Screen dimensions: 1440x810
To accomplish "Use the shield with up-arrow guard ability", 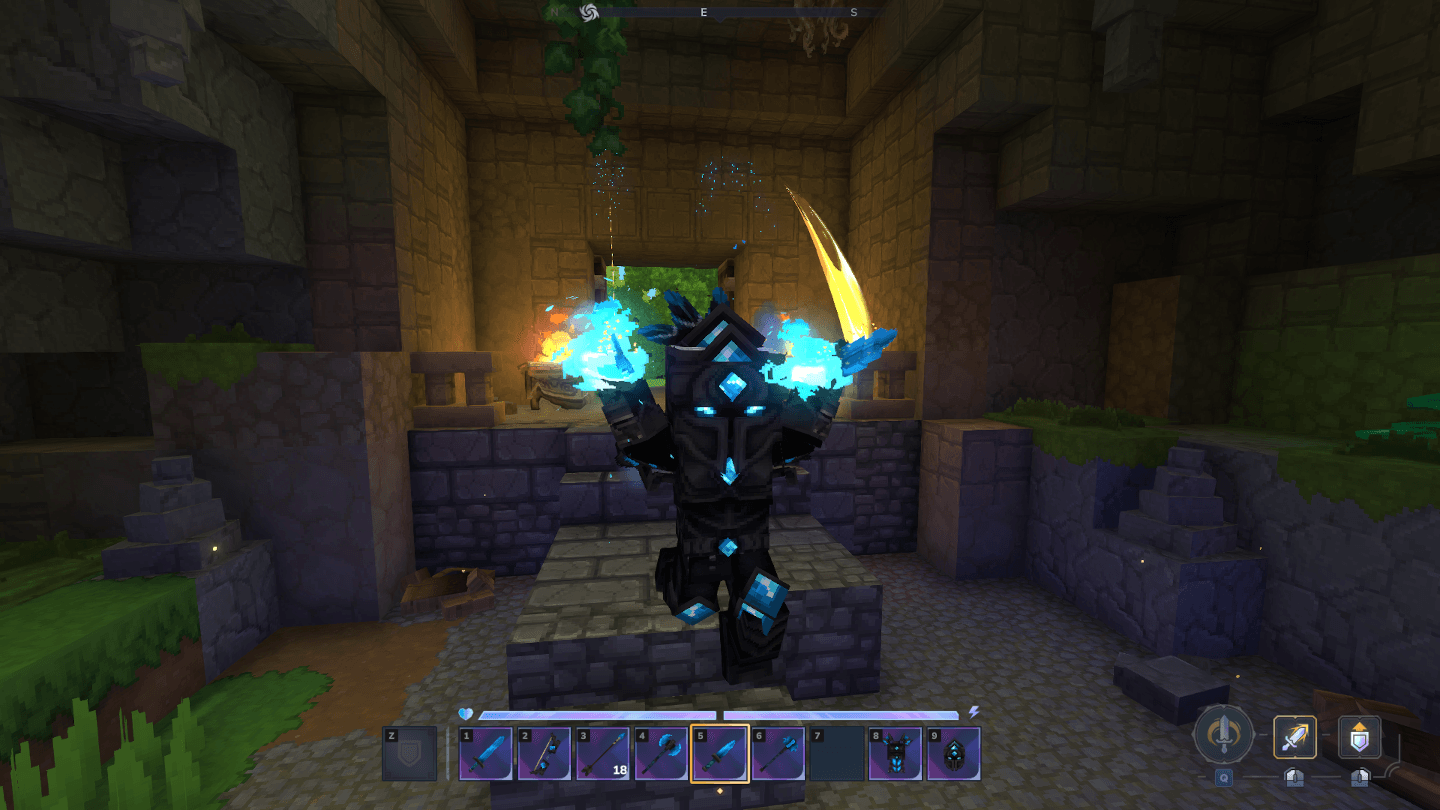I will pyautogui.click(x=1359, y=738).
